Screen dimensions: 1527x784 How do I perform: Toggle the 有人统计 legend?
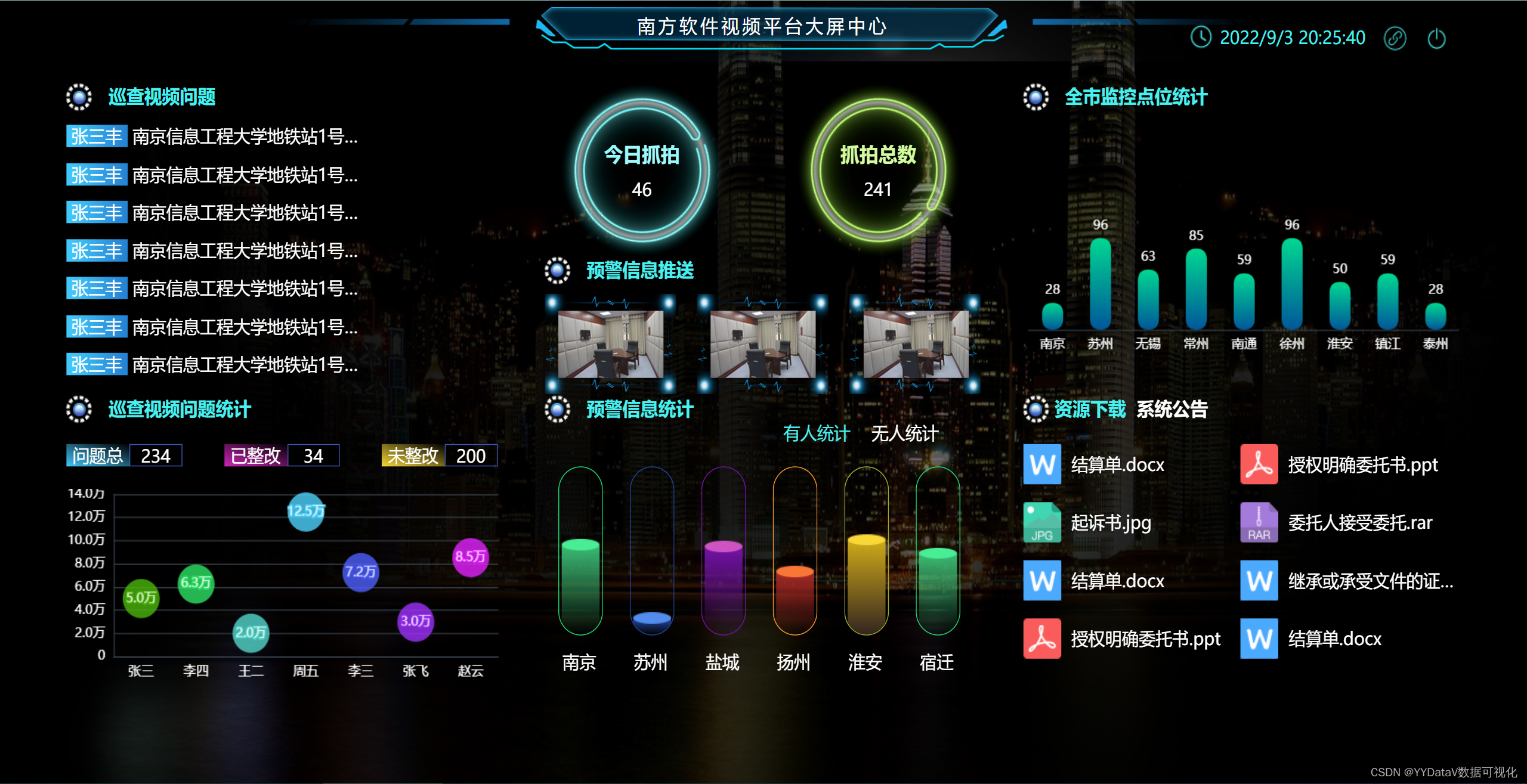[x=817, y=433]
